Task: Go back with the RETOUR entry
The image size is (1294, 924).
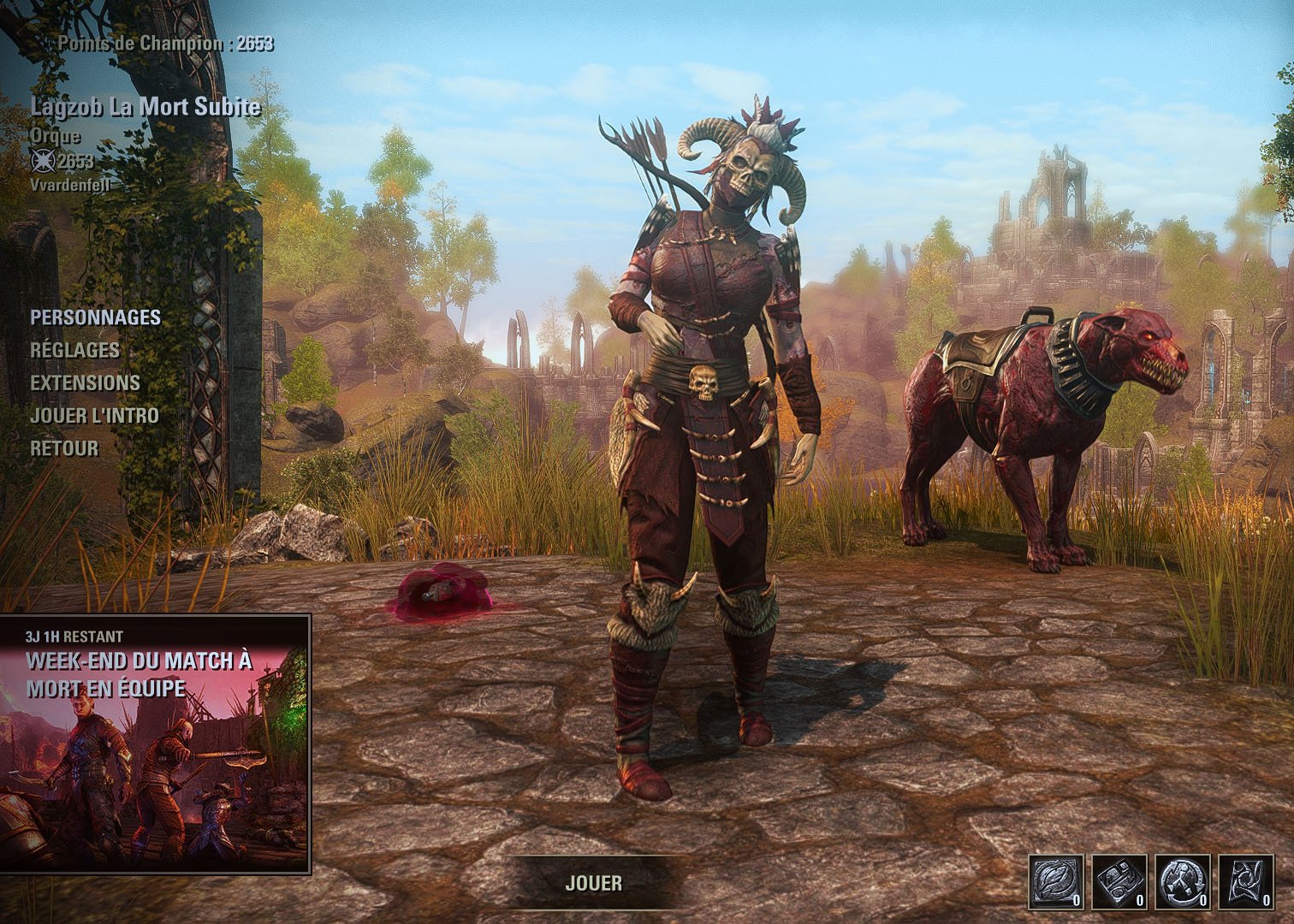Action: [x=64, y=448]
